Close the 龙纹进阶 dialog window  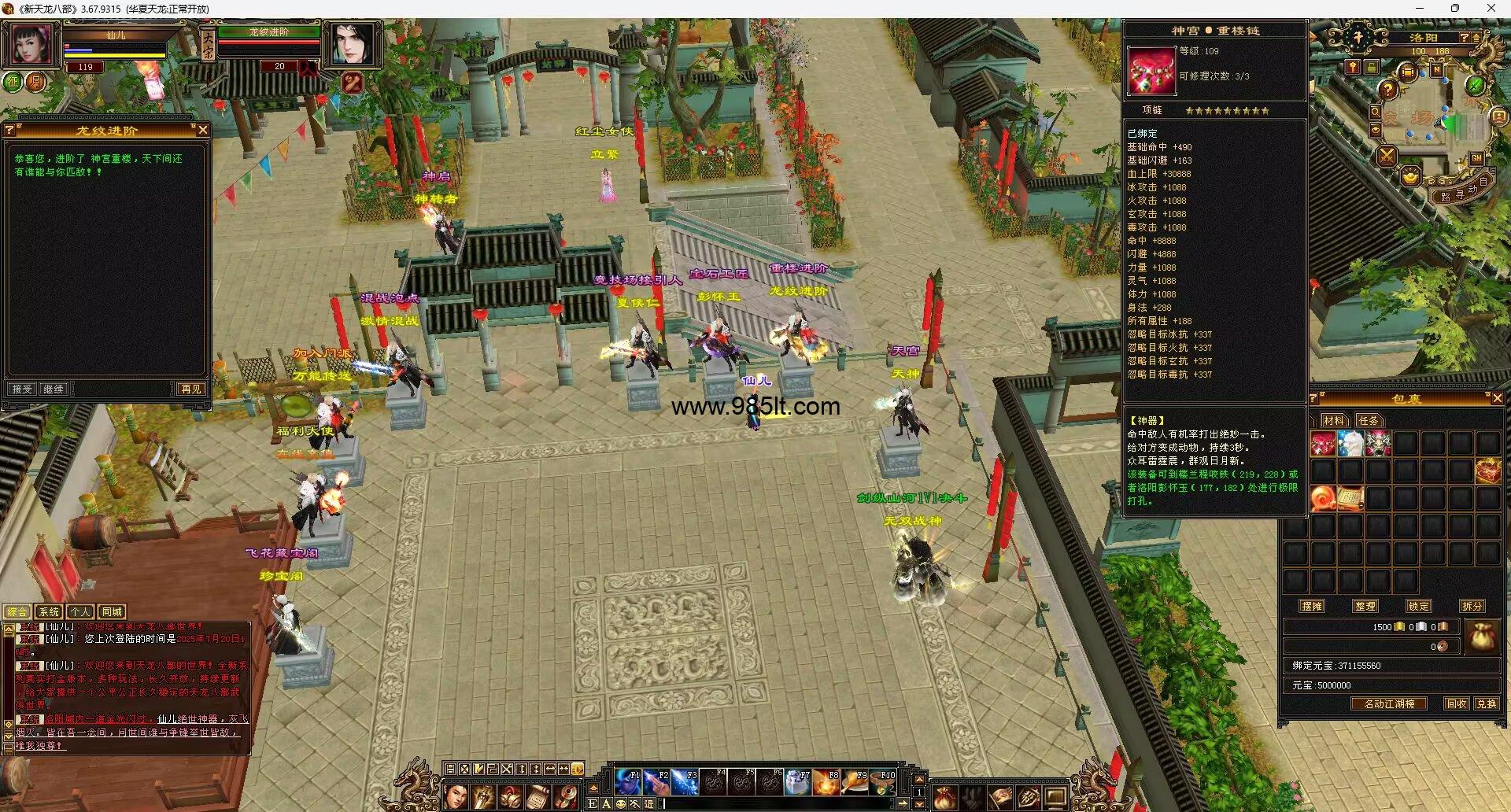(202, 130)
